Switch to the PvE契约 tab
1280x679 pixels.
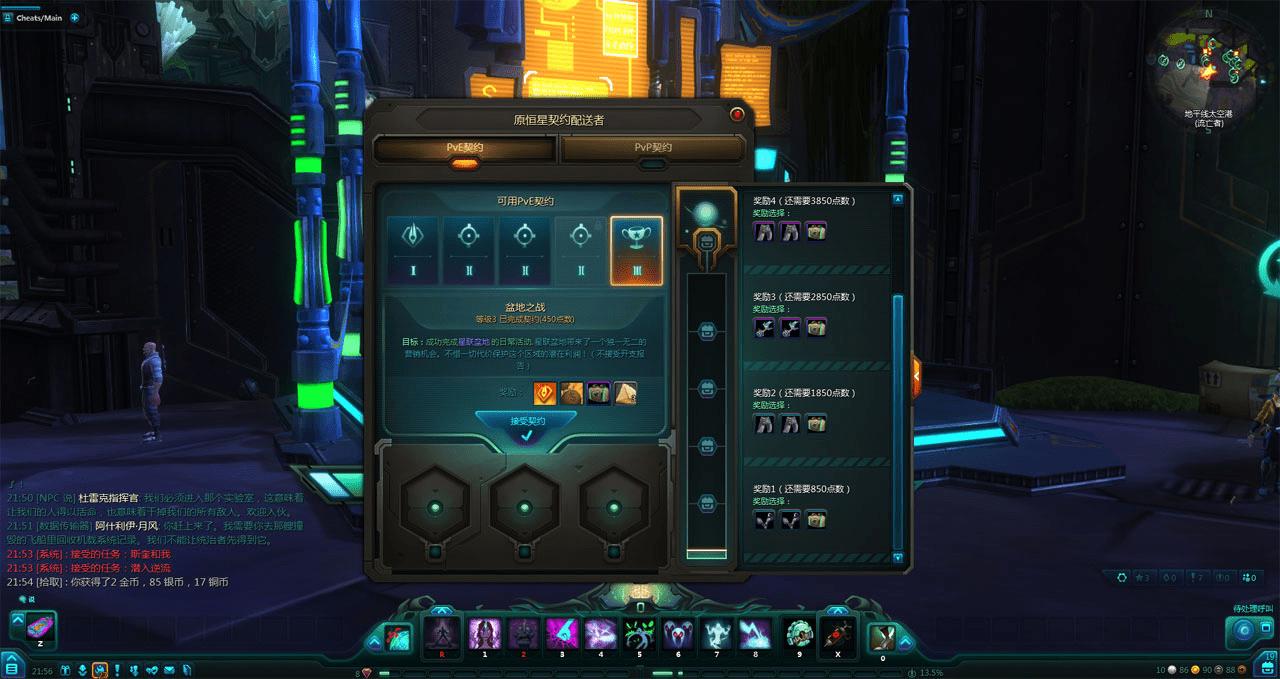(464, 148)
